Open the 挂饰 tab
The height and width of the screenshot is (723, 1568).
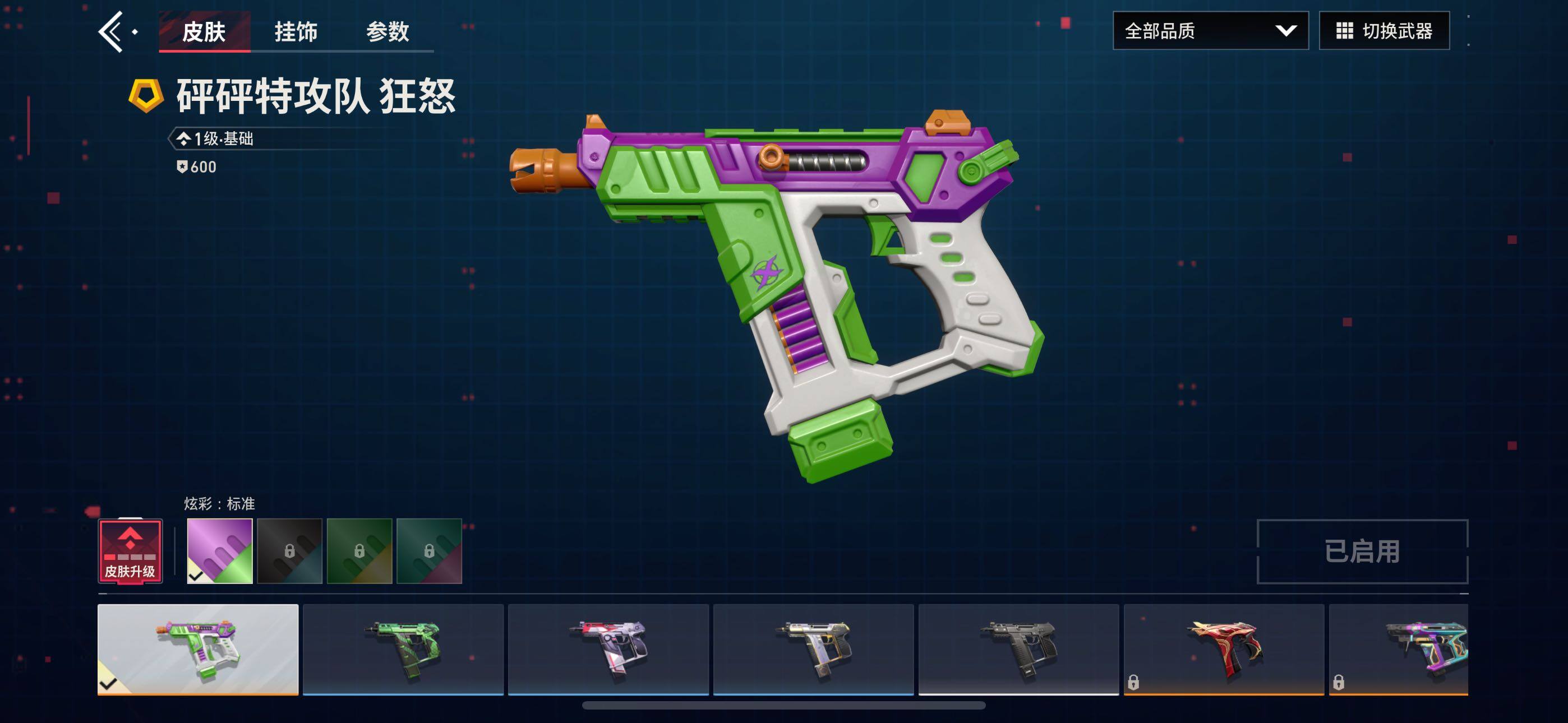pos(296,31)
